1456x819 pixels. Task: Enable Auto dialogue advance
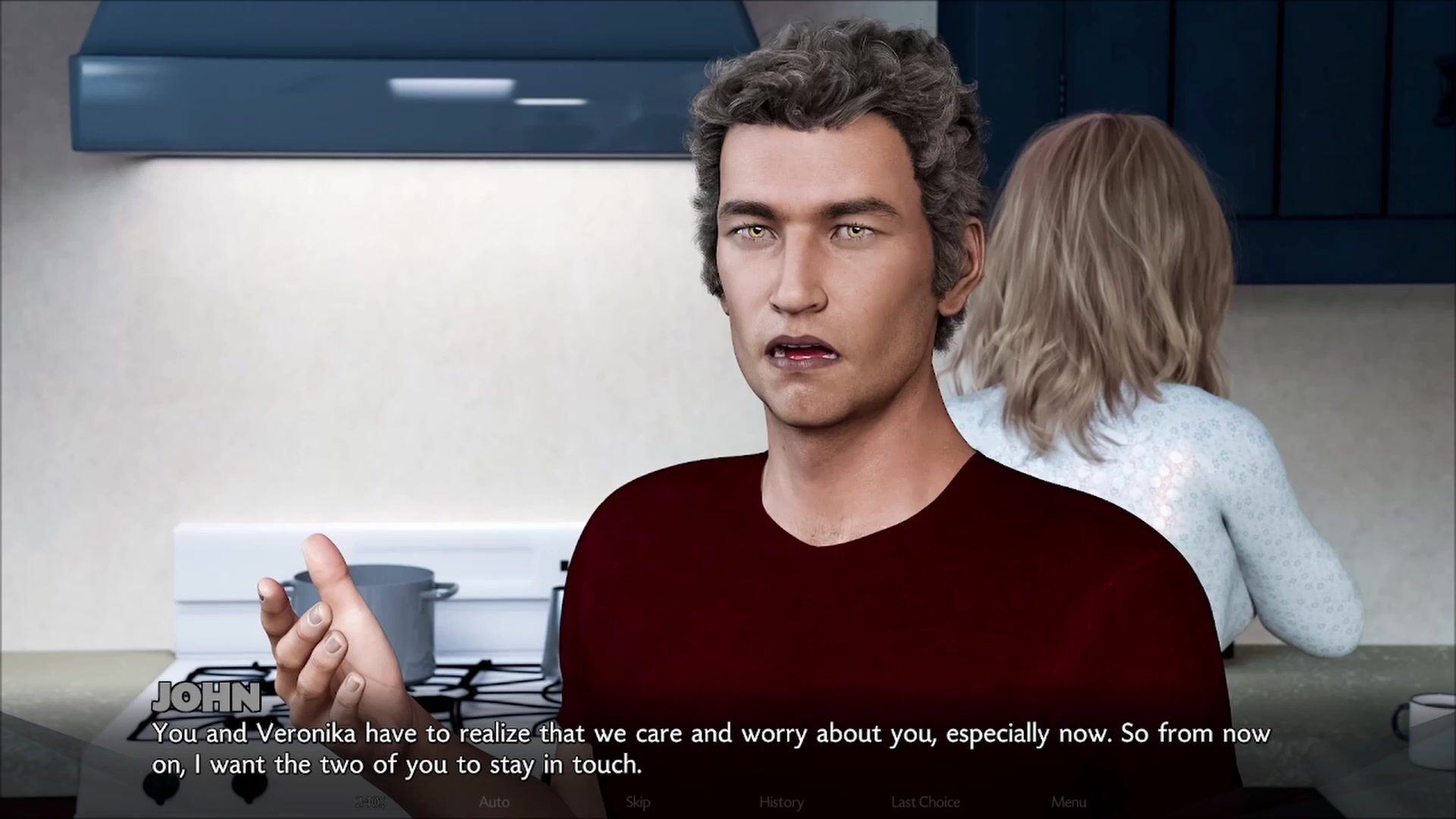point(494,802)
